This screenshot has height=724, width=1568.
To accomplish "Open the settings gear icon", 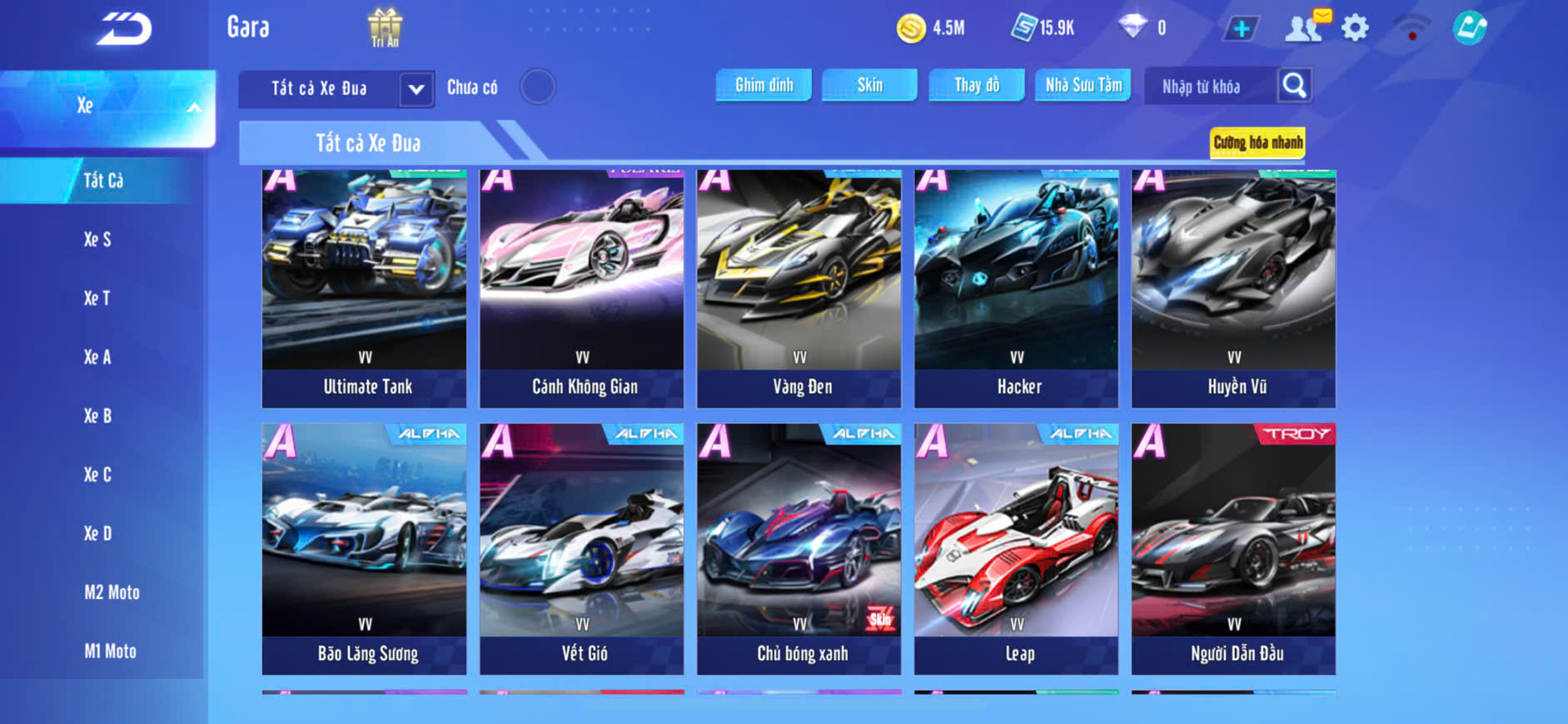I will pos(1355,28).
